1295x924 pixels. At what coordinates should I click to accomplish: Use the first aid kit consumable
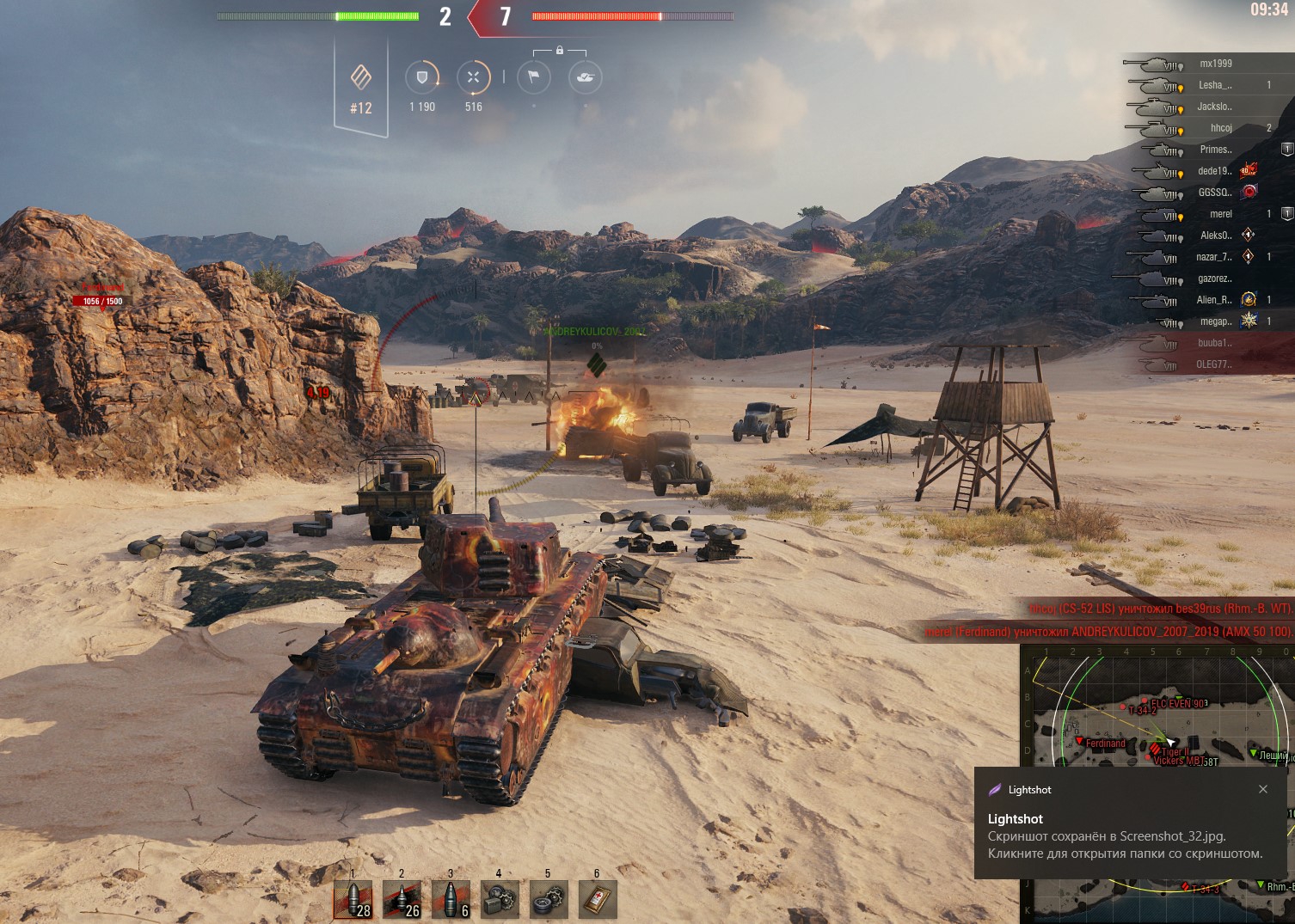pos(598,900)
